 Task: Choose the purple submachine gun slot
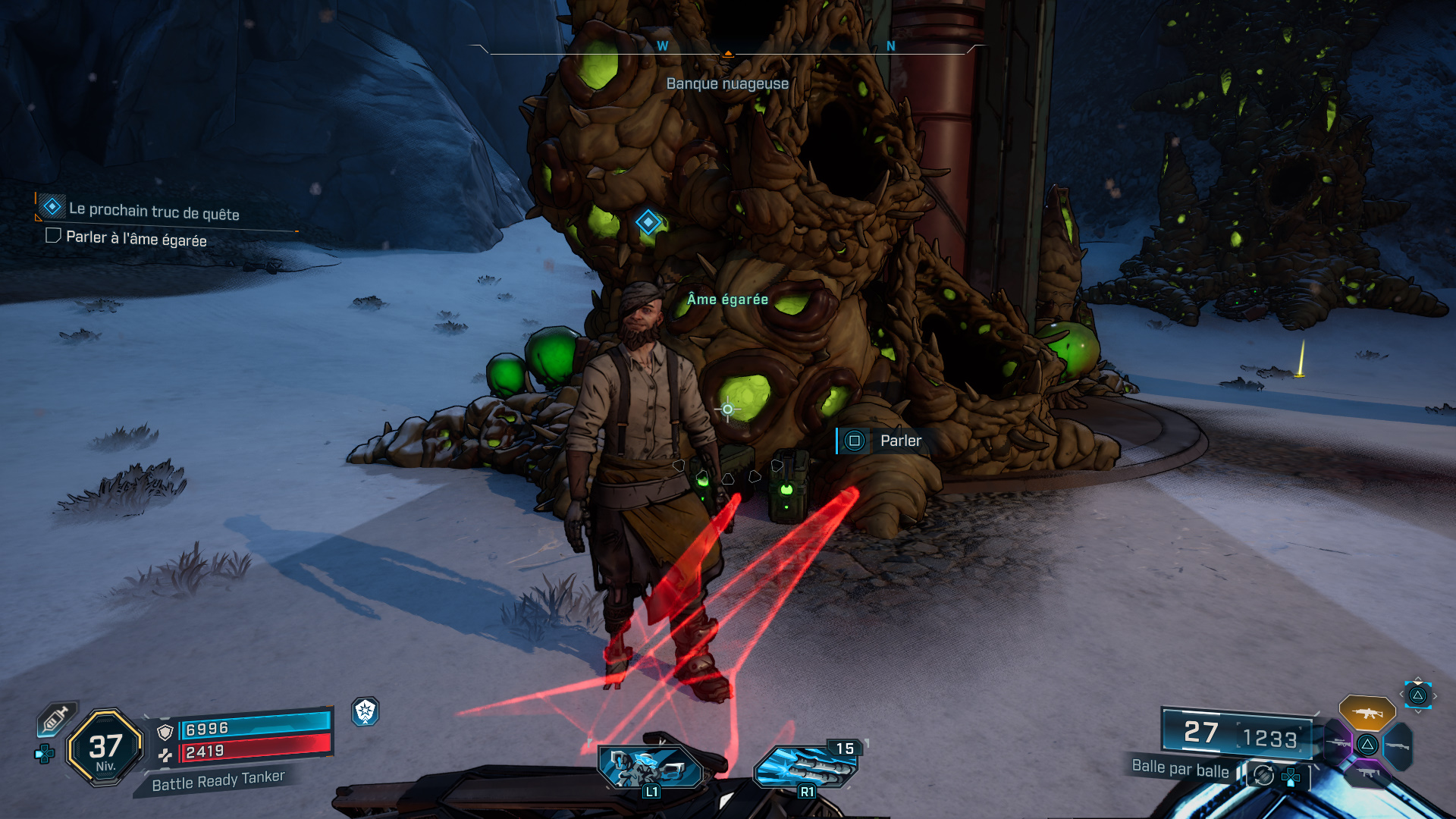coord(1367,773)
